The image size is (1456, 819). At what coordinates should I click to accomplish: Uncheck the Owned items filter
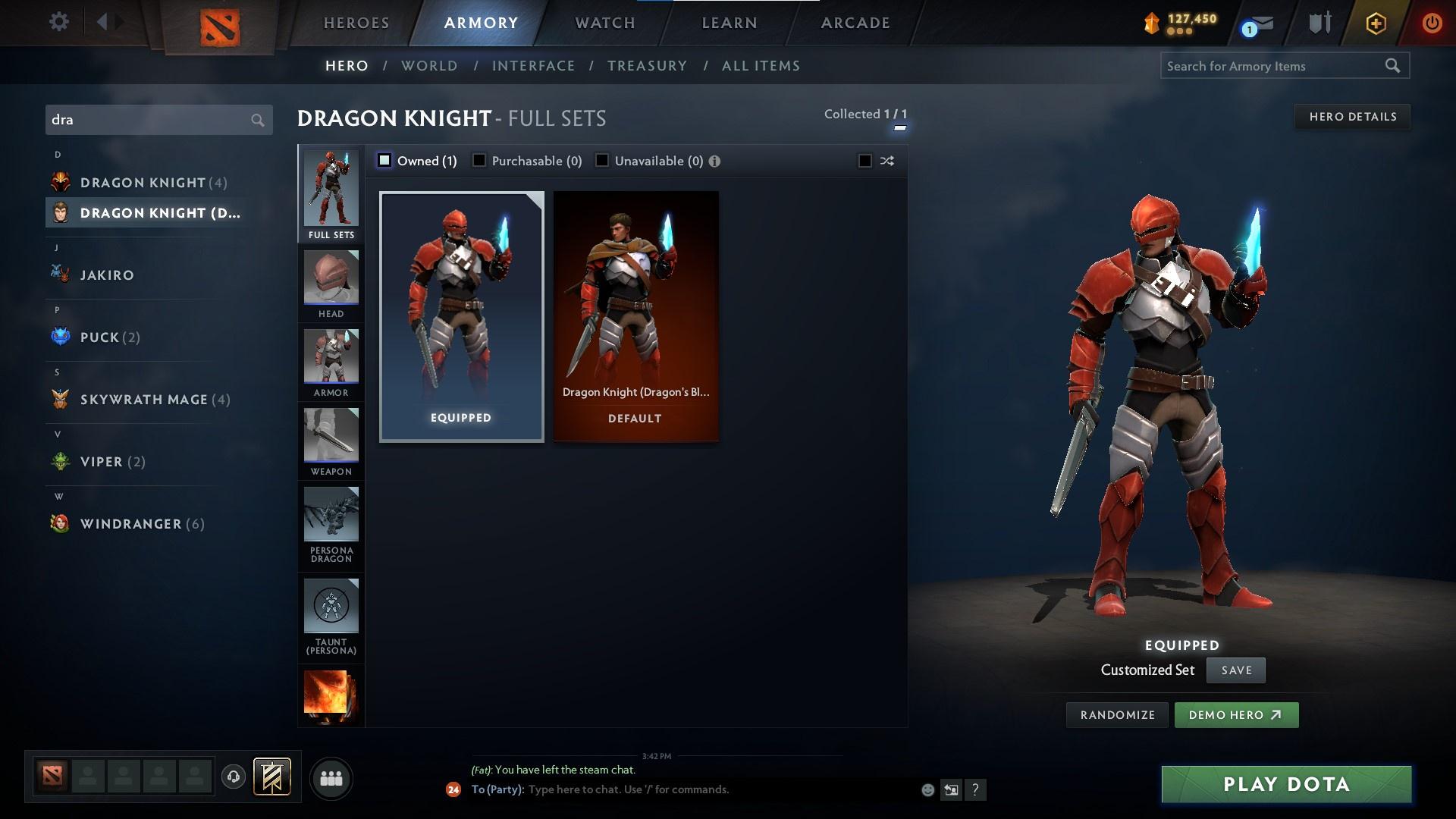[385, 160]
